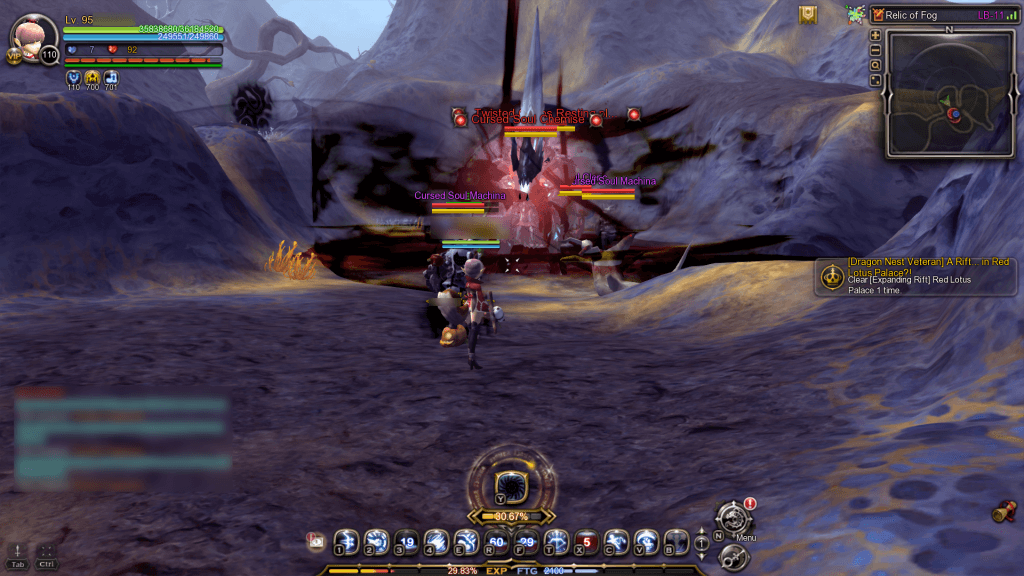Open the Dragon Nest Veteran quest tracker entry
Screen dimensions: 1024x576
915,276
